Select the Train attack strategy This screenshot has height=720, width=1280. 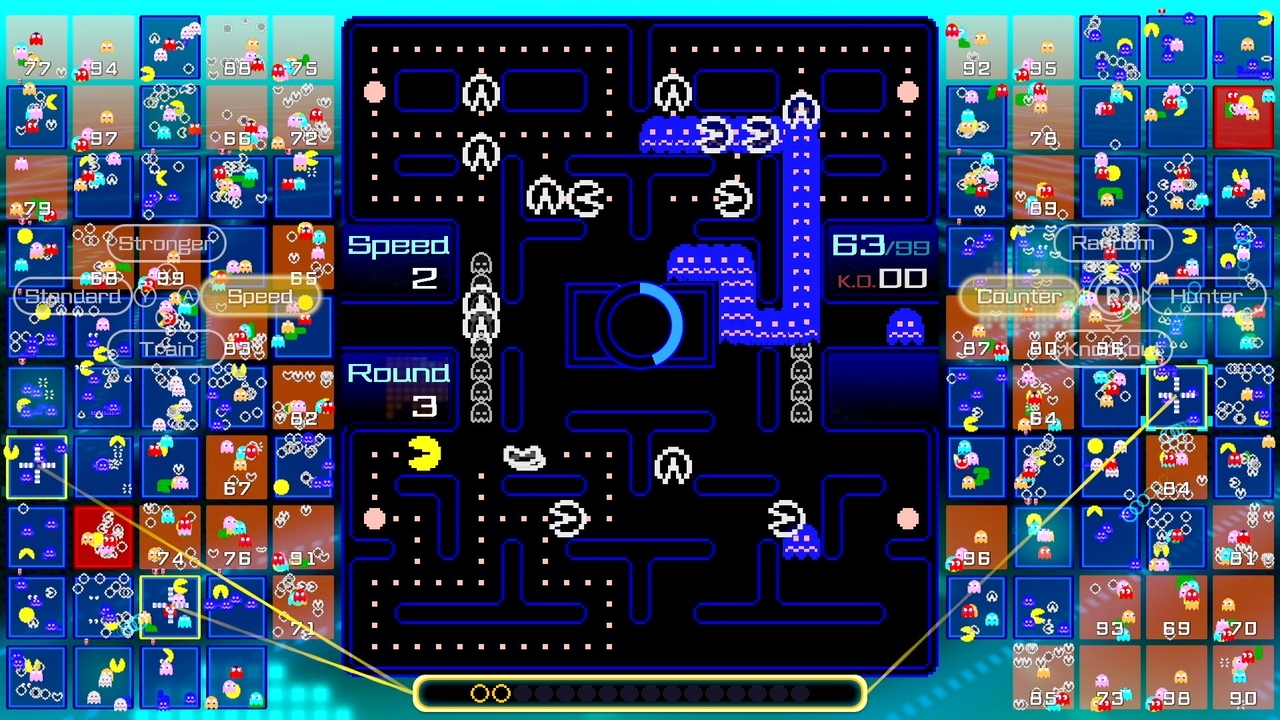[x=168, y=349]
